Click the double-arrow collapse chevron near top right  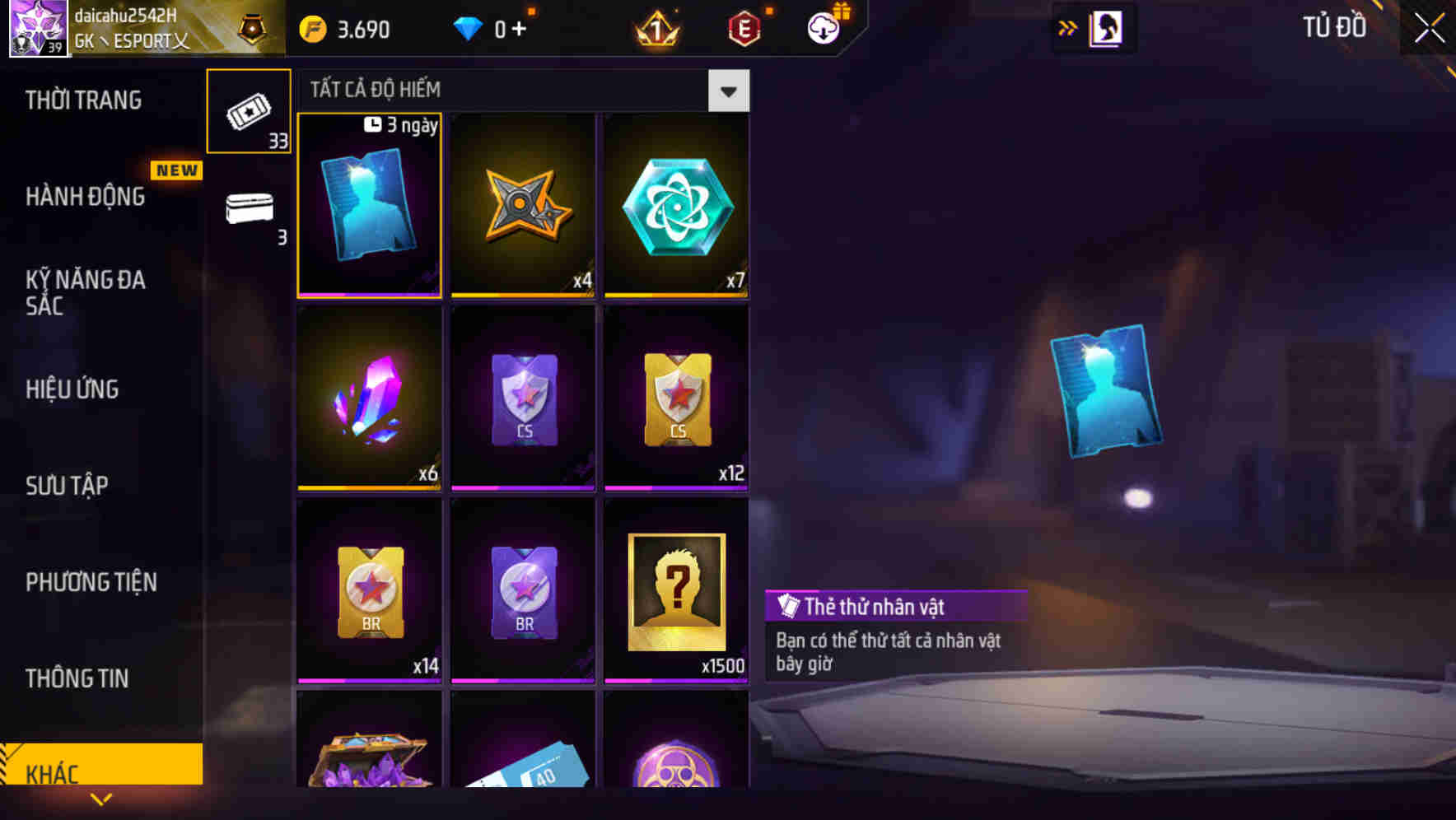click(1068, 26)
